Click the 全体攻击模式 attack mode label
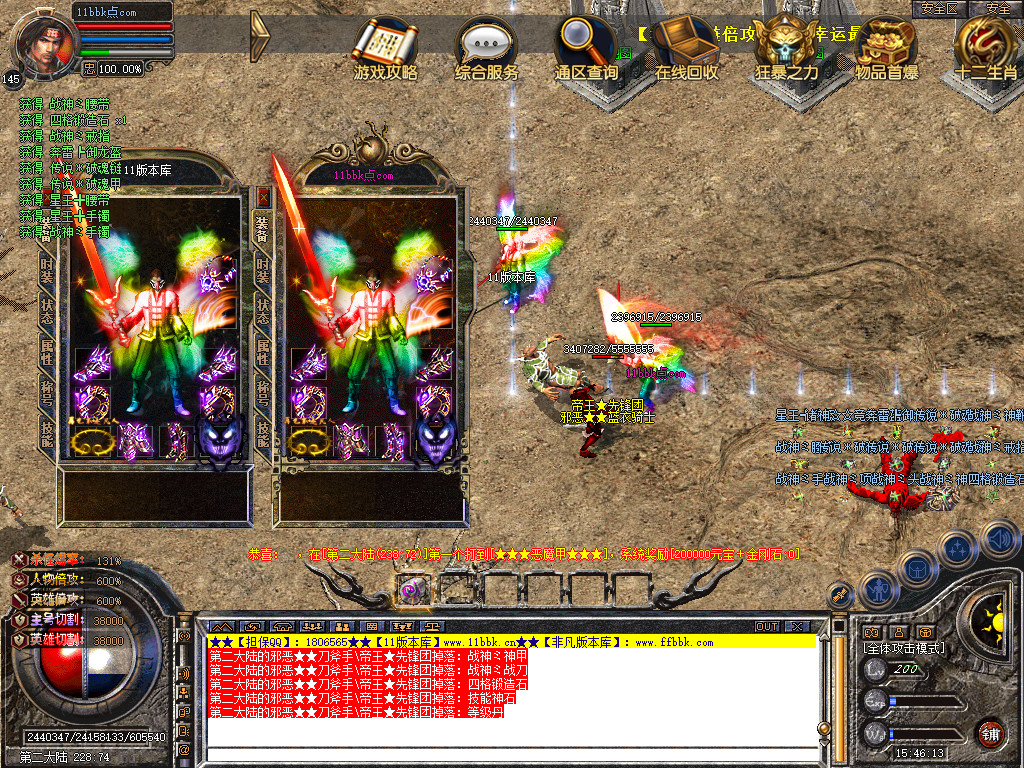 point(904,648)
